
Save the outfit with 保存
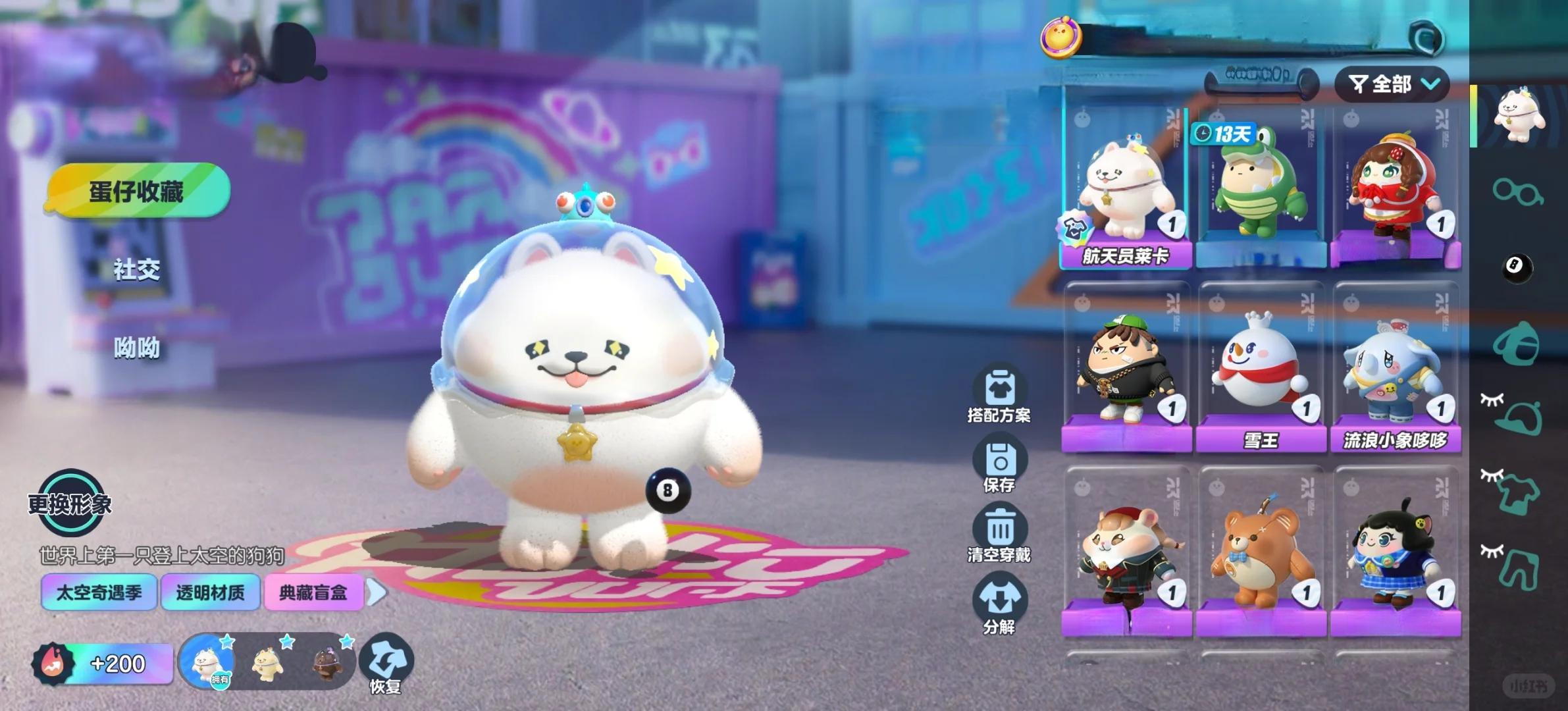coord(999,466)
